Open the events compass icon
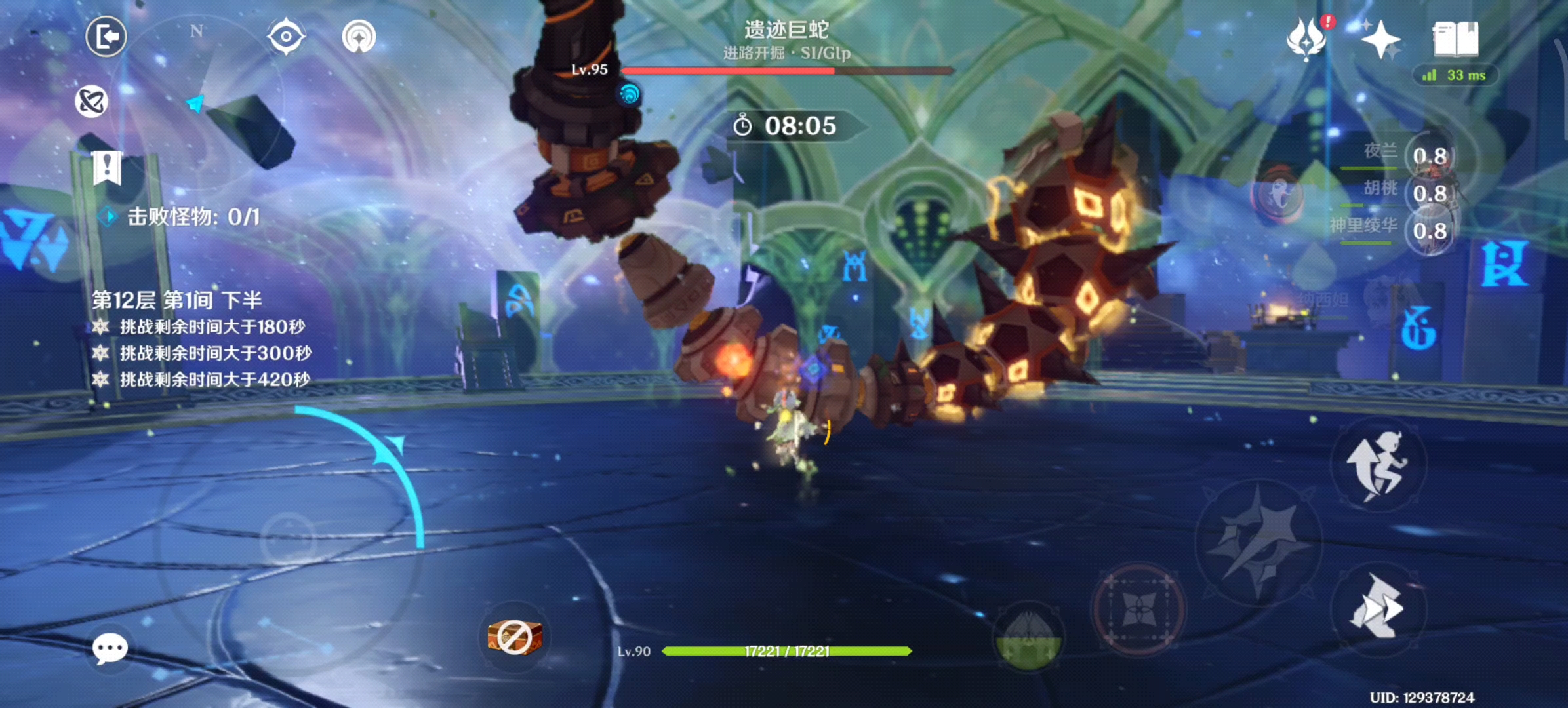The width and height of the screenshot is (1568, 708). [x=359, y=36]
